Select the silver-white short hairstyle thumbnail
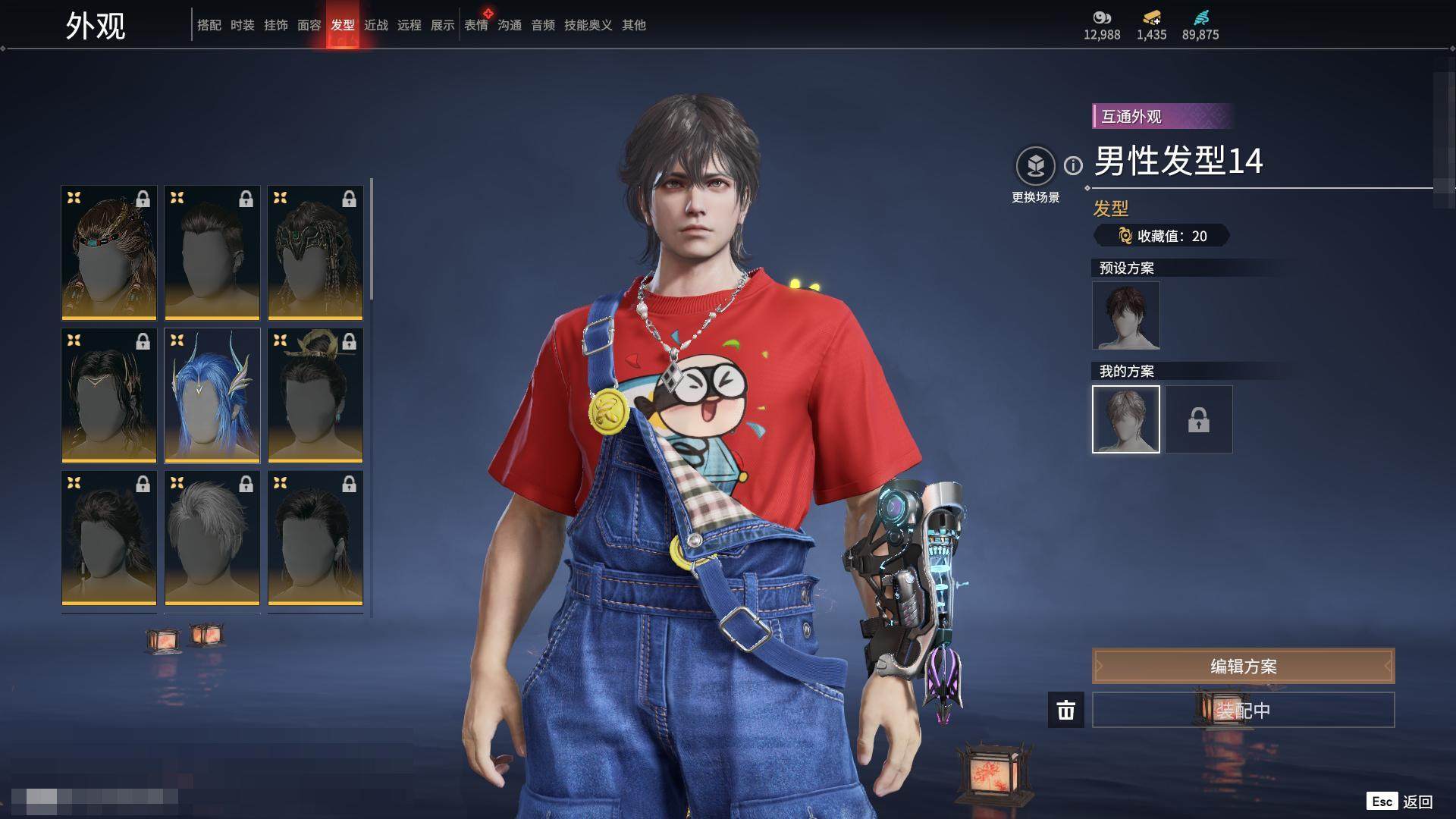The width and height of the screenshot is (1456, 819). click(x=212, y=538)
